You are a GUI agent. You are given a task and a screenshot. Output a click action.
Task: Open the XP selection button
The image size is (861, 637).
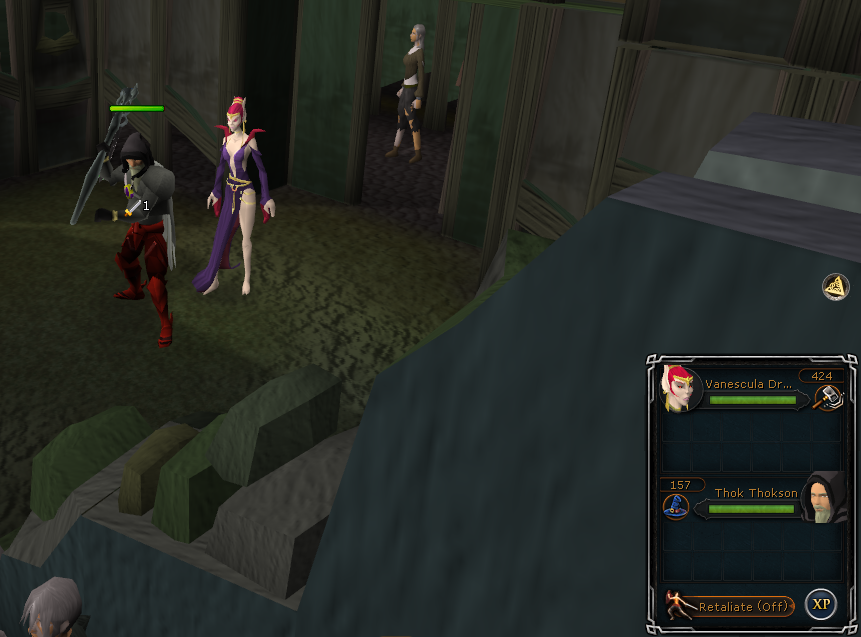pos(821,604)
